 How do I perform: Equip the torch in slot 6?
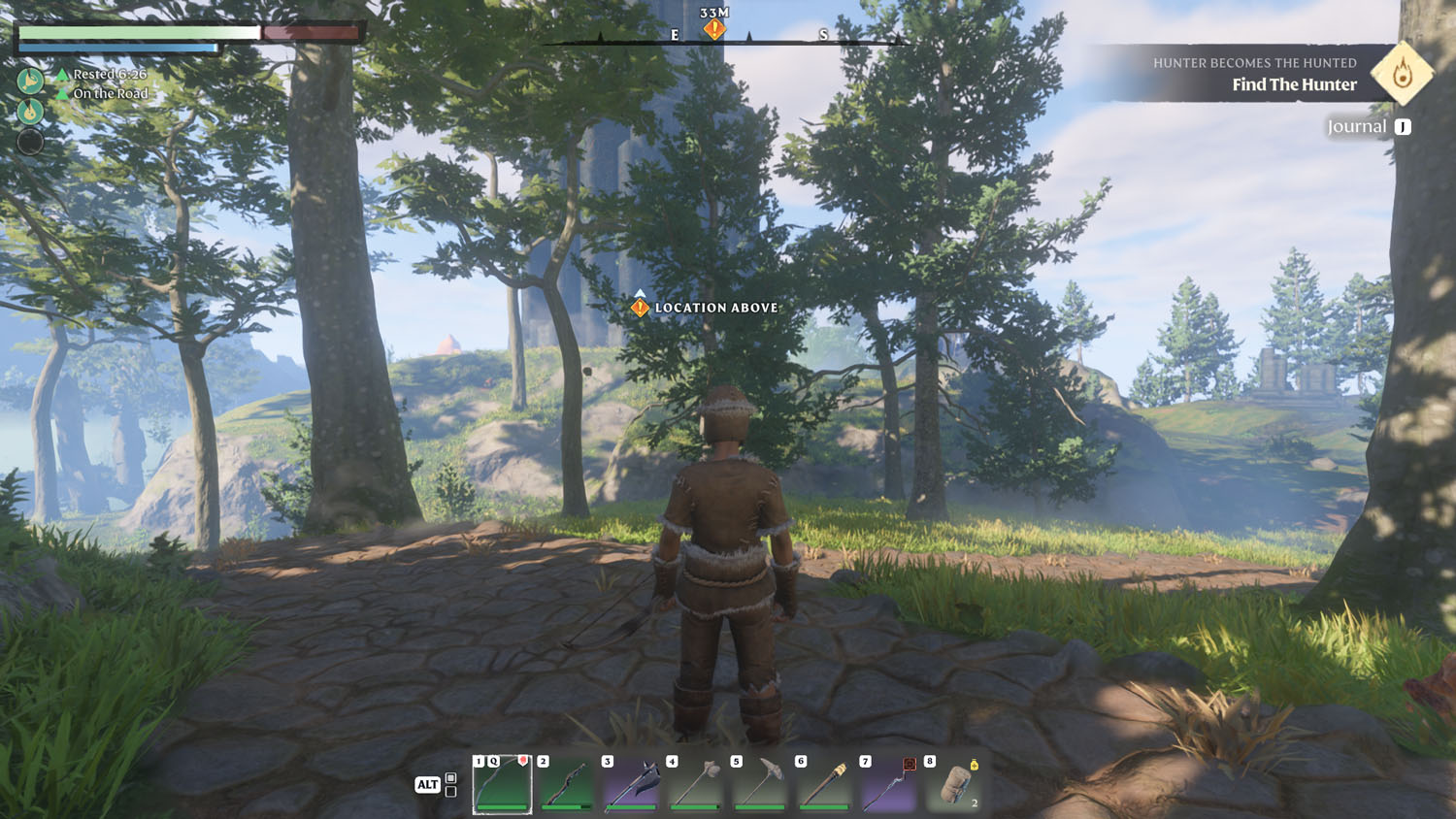click(x=823, y=784)
